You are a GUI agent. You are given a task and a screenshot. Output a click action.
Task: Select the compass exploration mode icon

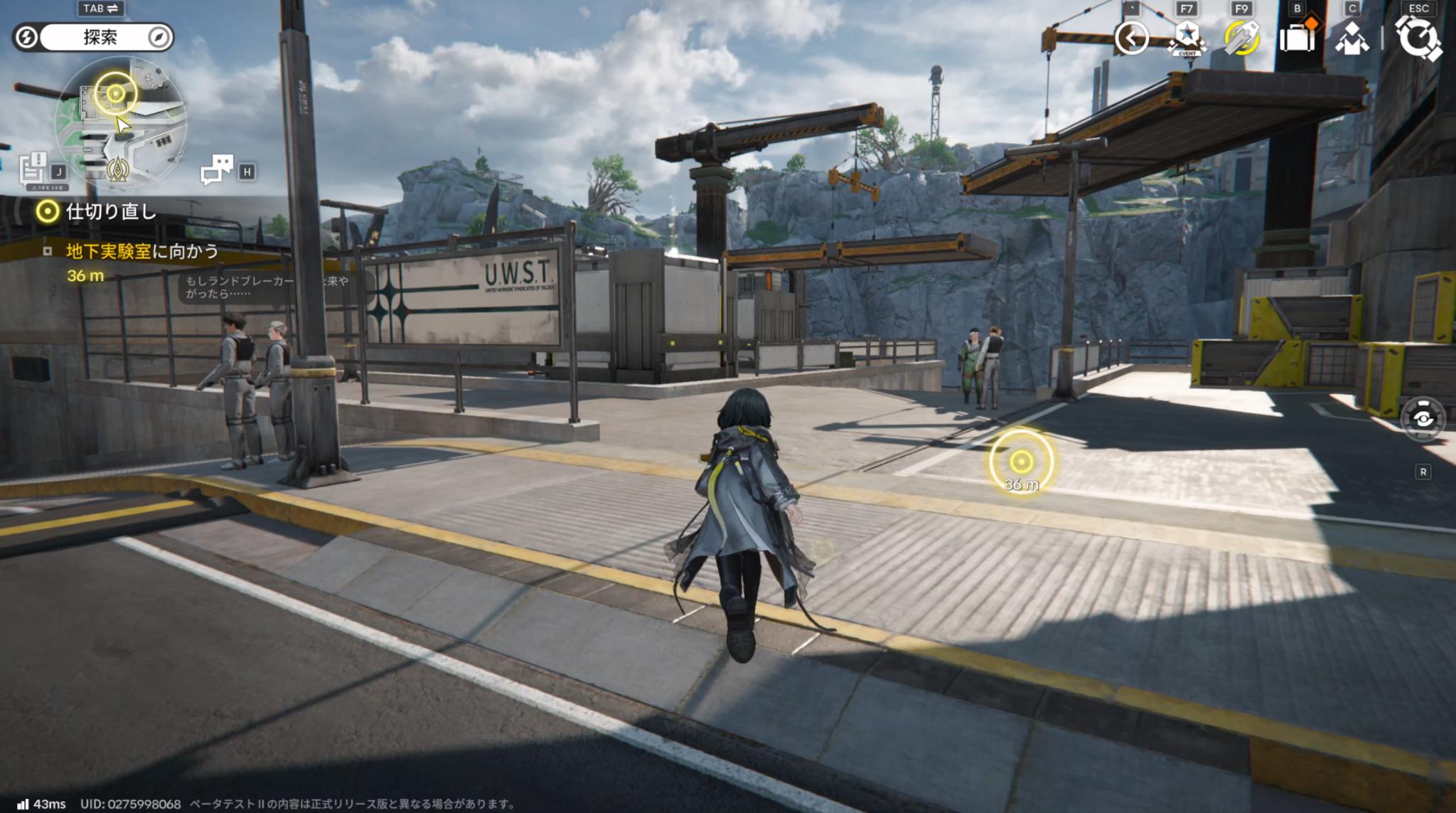[159, 37]
